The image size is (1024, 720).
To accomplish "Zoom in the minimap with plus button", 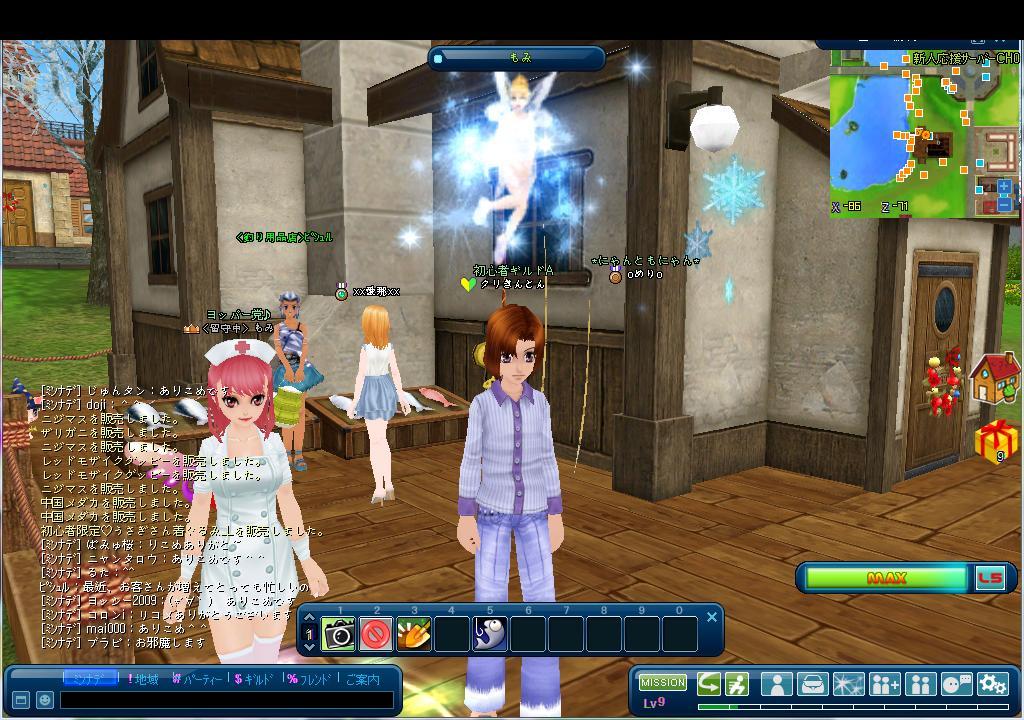I will (1004, 187).
